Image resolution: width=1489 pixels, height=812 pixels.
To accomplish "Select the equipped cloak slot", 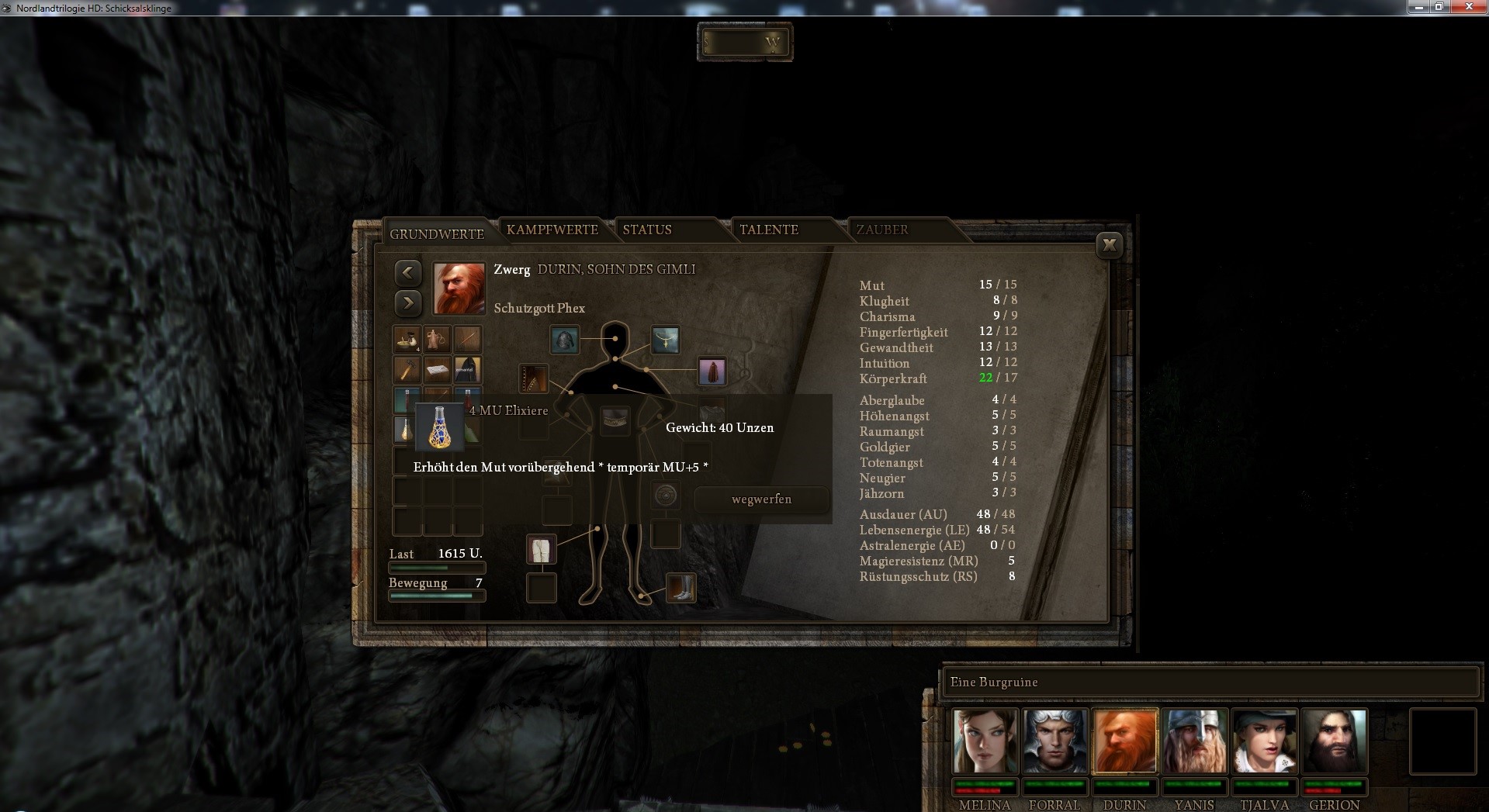I will click(712, 371).
